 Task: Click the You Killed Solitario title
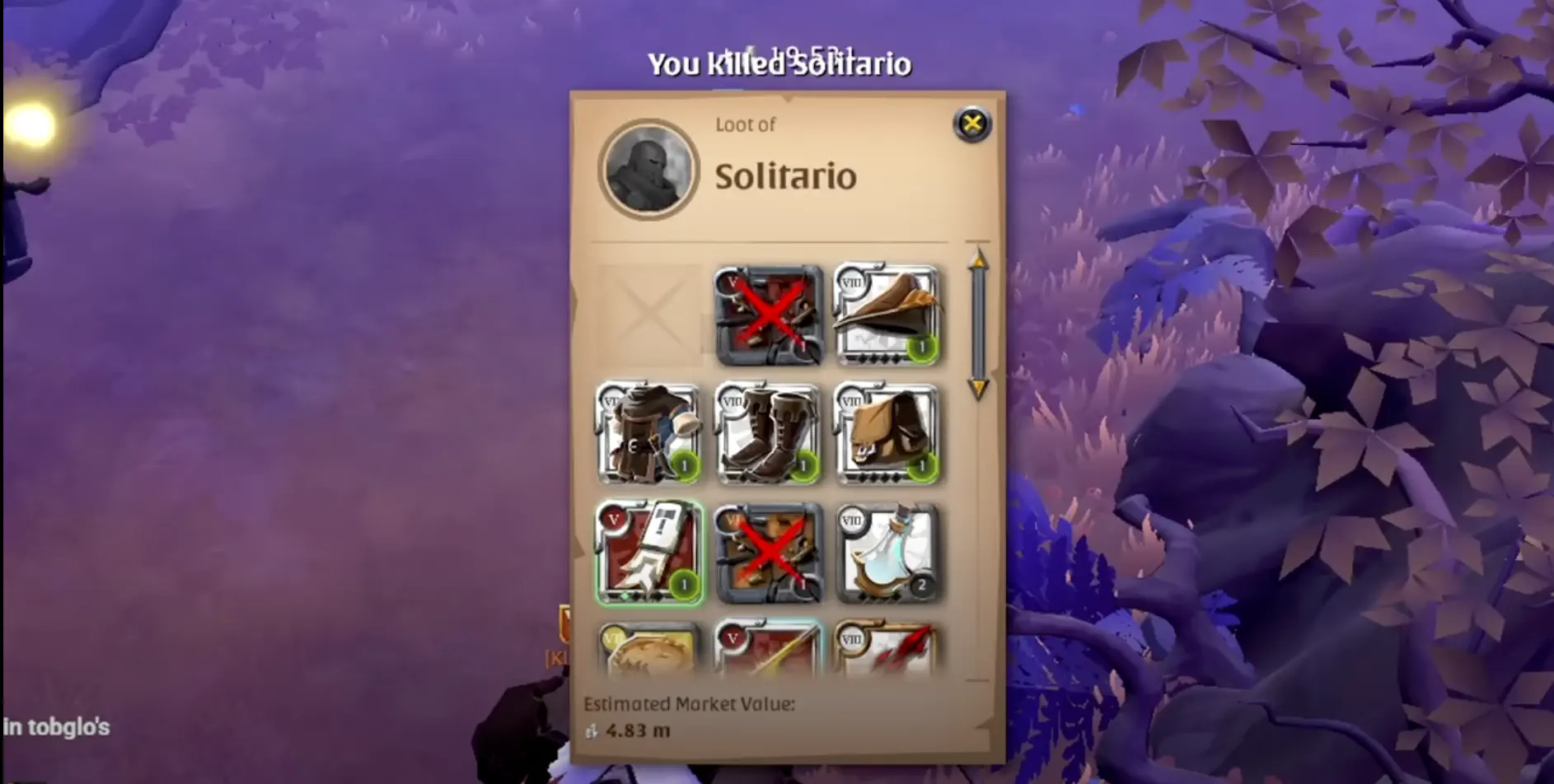click(x=779, y=63)
